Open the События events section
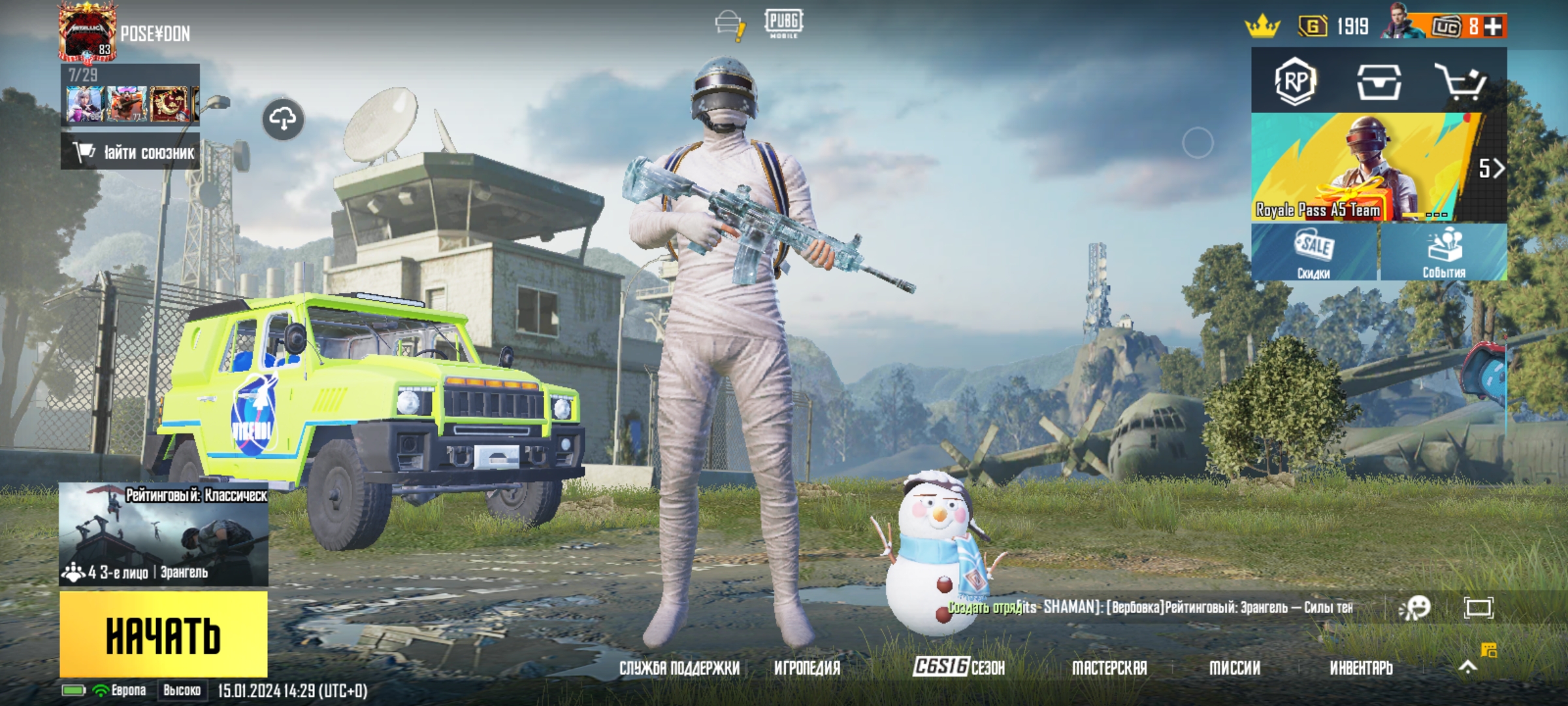 (1444, 253)
